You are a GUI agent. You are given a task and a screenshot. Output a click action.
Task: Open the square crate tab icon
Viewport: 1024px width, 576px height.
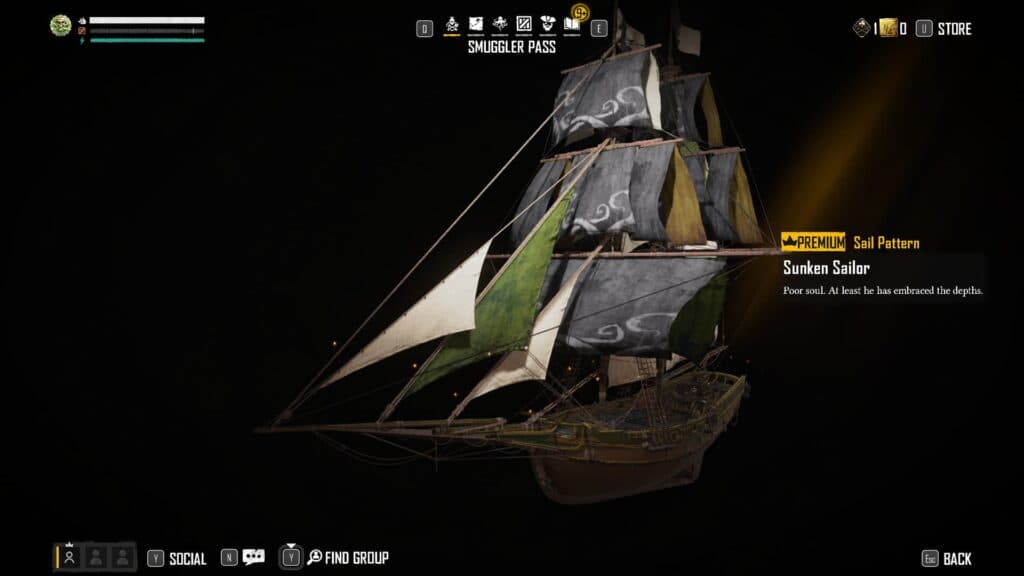coord(523,24)
